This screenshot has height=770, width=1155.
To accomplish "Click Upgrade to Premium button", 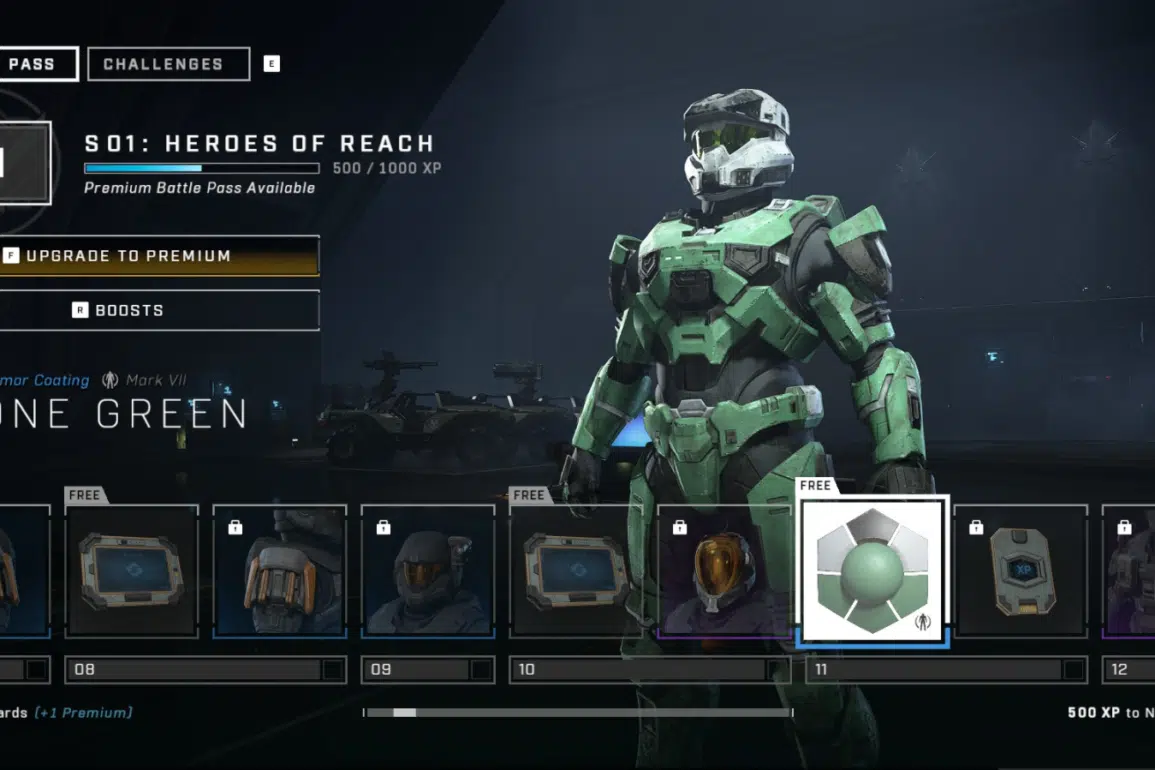I will [160, 256].
